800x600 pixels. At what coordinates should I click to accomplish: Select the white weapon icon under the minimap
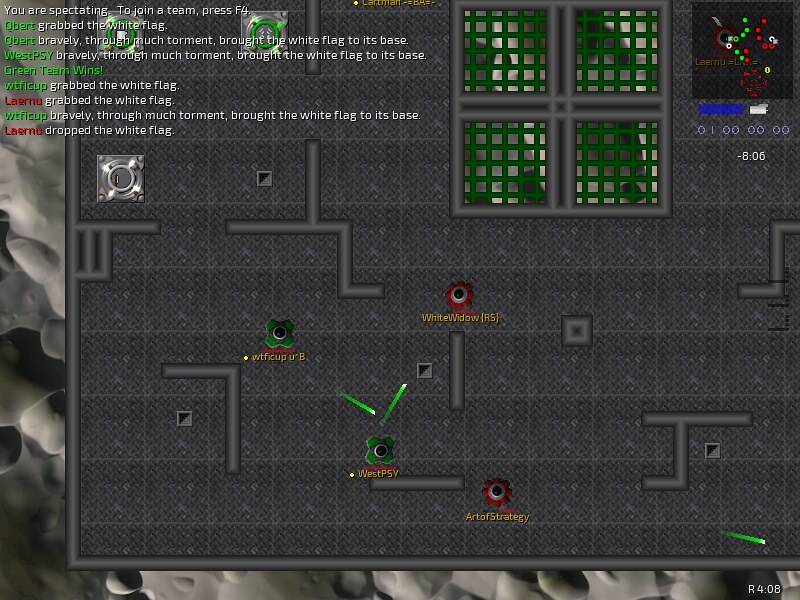click(758, 108)
